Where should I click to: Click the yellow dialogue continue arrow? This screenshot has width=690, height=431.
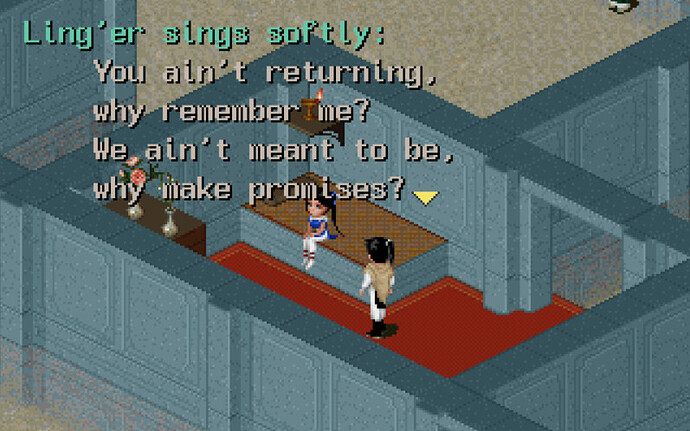(426, 197)
